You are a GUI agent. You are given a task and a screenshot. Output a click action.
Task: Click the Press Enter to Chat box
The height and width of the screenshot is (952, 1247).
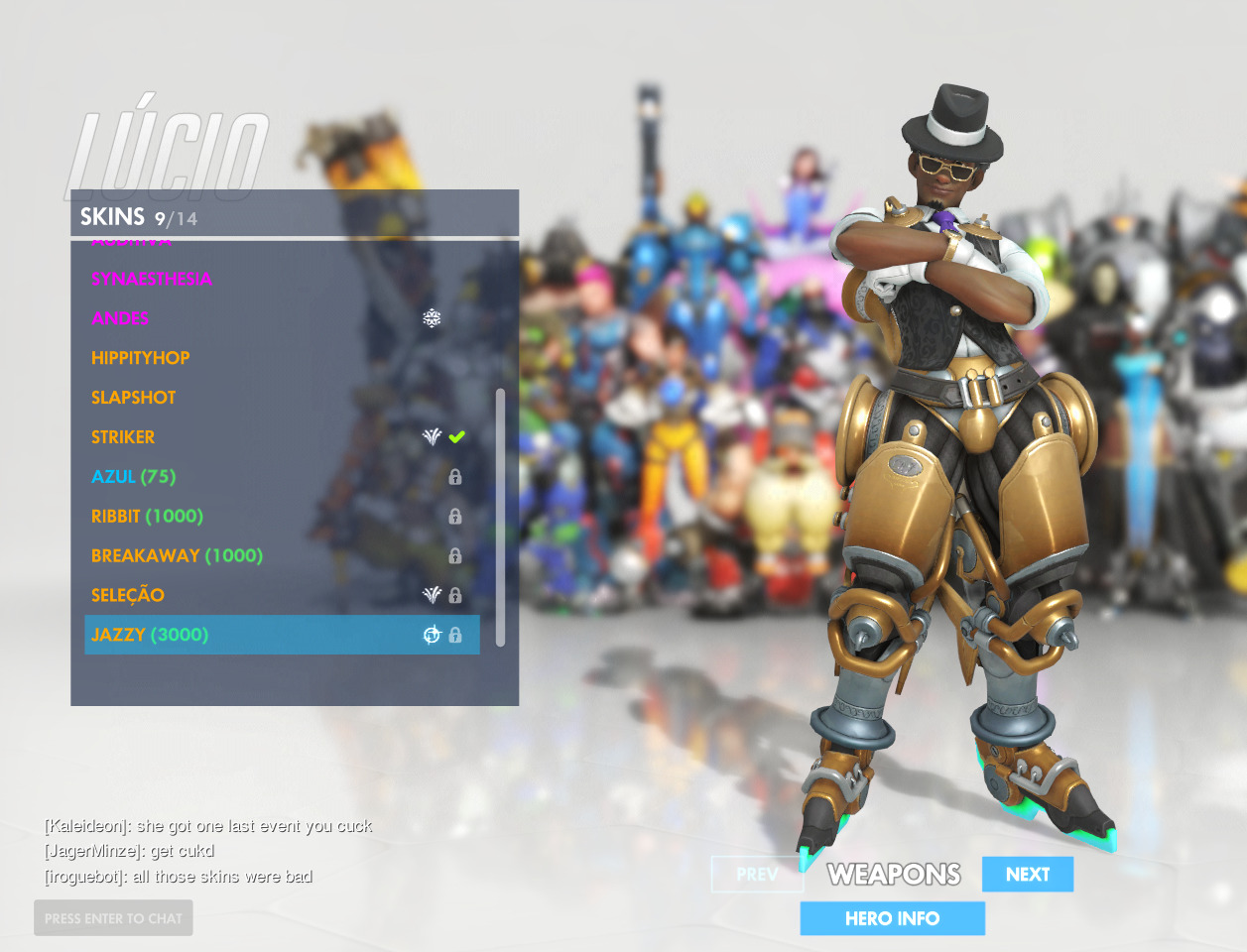113,918
